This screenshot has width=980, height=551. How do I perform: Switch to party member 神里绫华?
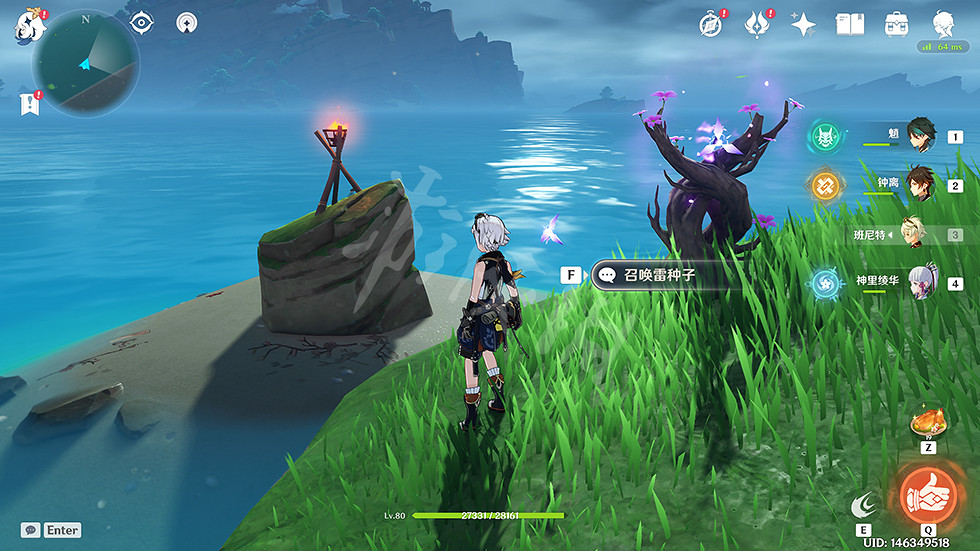coord(920,282)
